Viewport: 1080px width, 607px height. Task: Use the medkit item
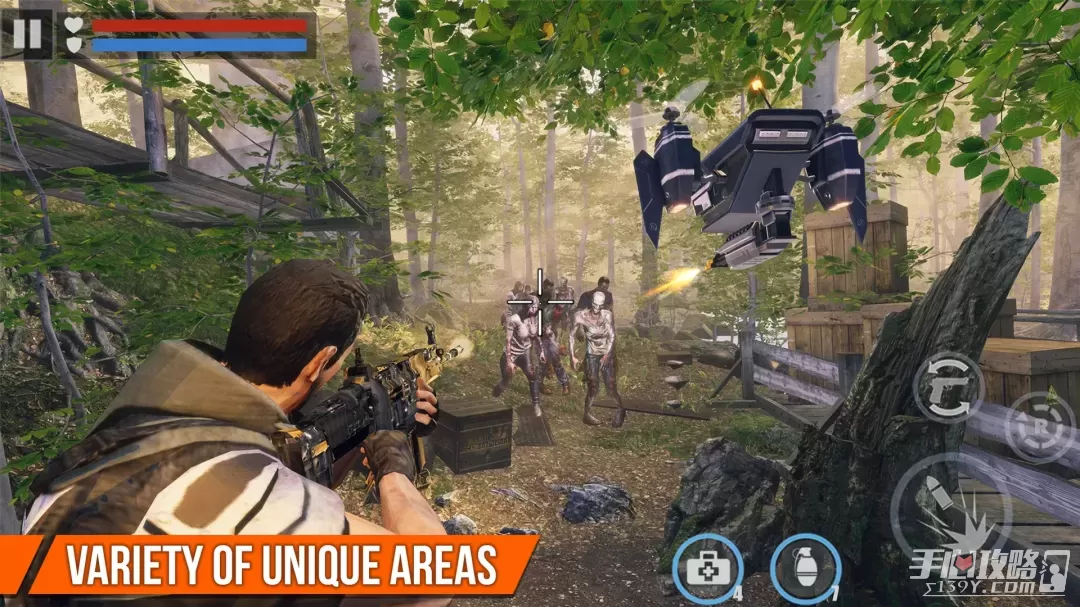coord(707,569)
